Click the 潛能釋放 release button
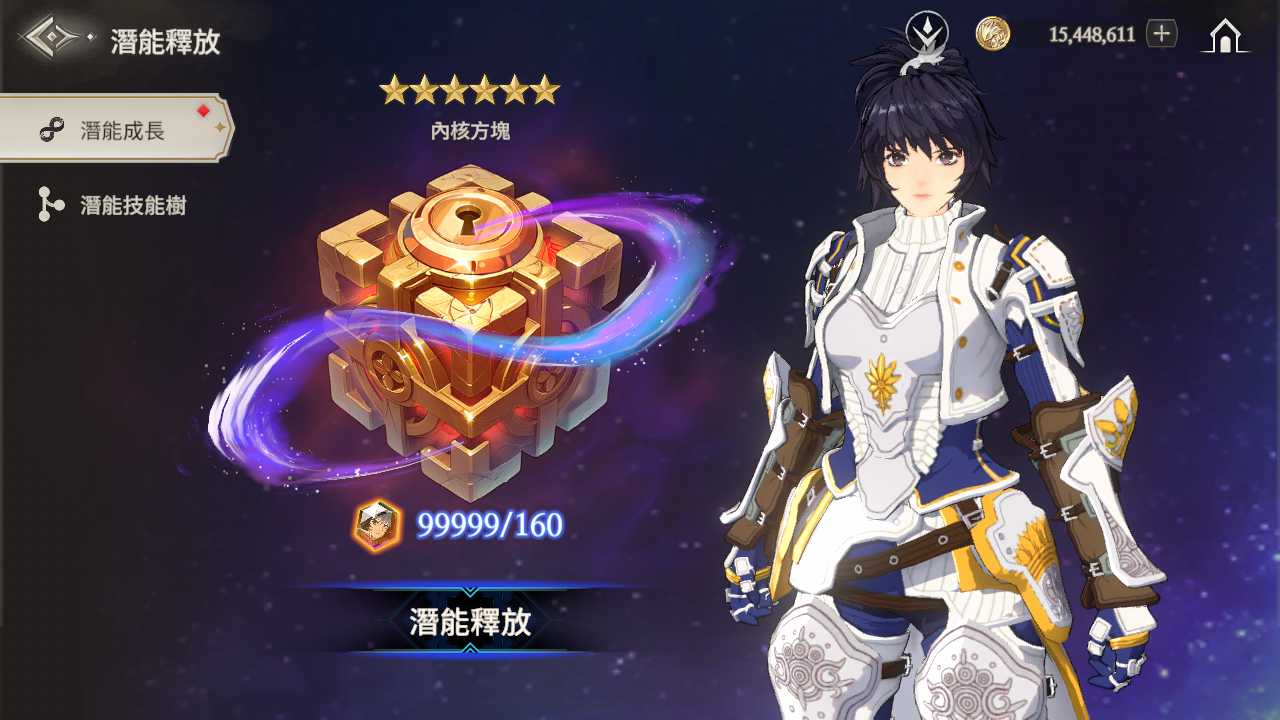1280x720 pixels. 469,621
